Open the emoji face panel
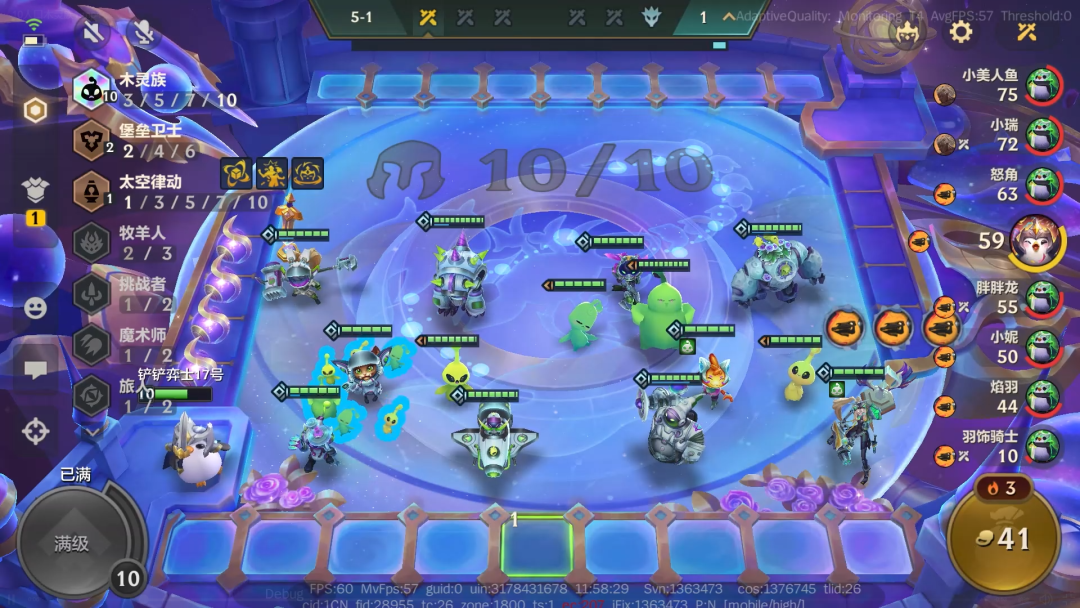1080x608 pixels. [35, 308]
